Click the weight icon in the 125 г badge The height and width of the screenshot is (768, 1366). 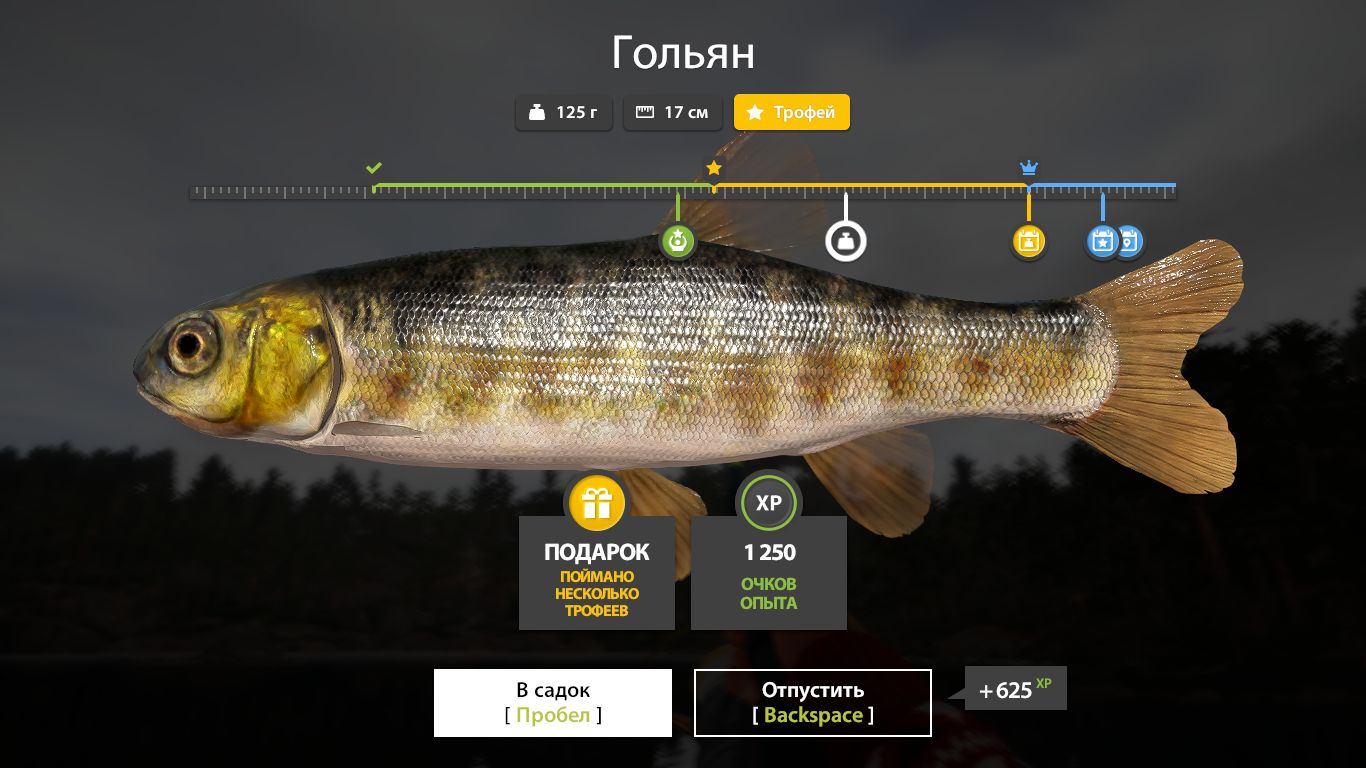coord(536,112)
